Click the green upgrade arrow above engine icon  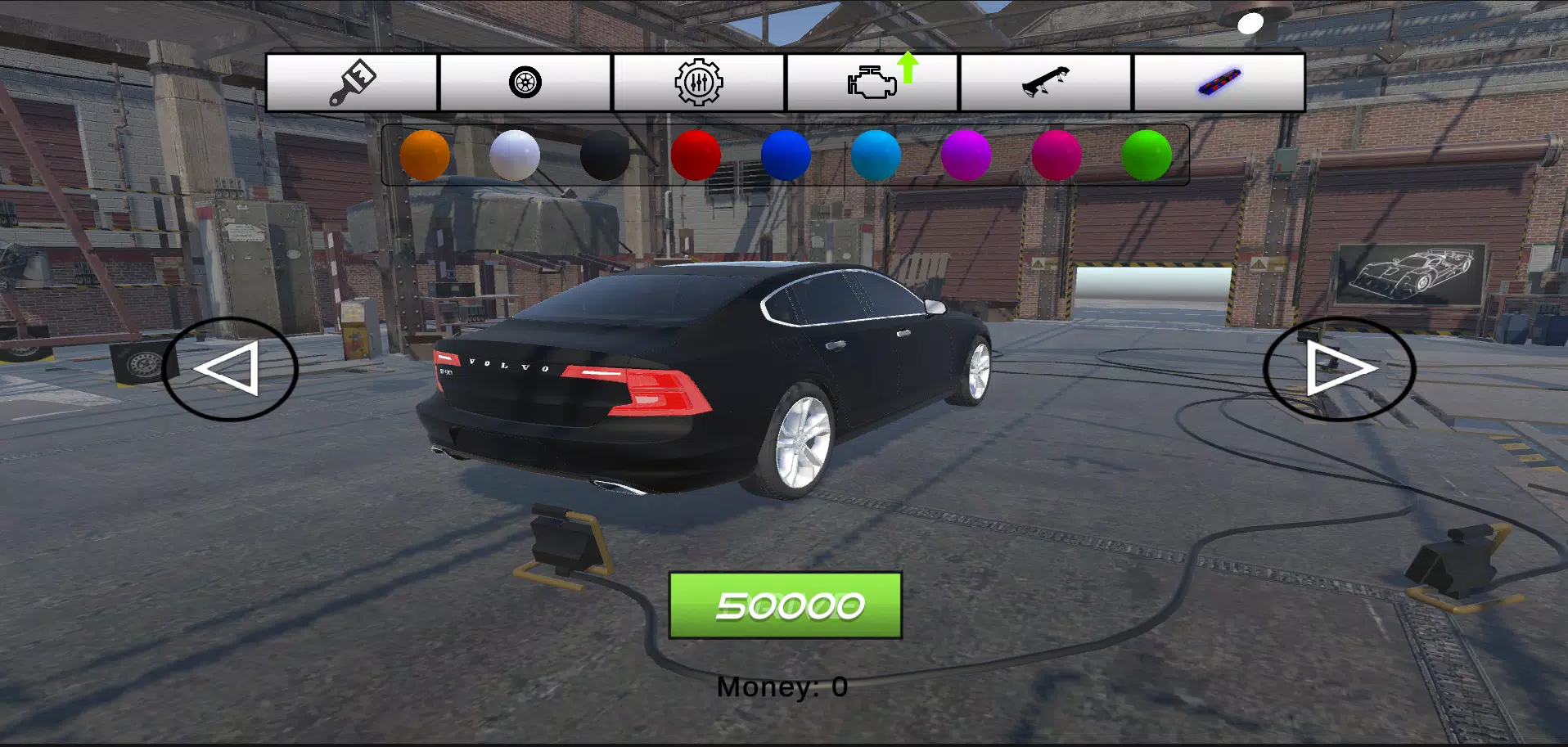point(908,67)
